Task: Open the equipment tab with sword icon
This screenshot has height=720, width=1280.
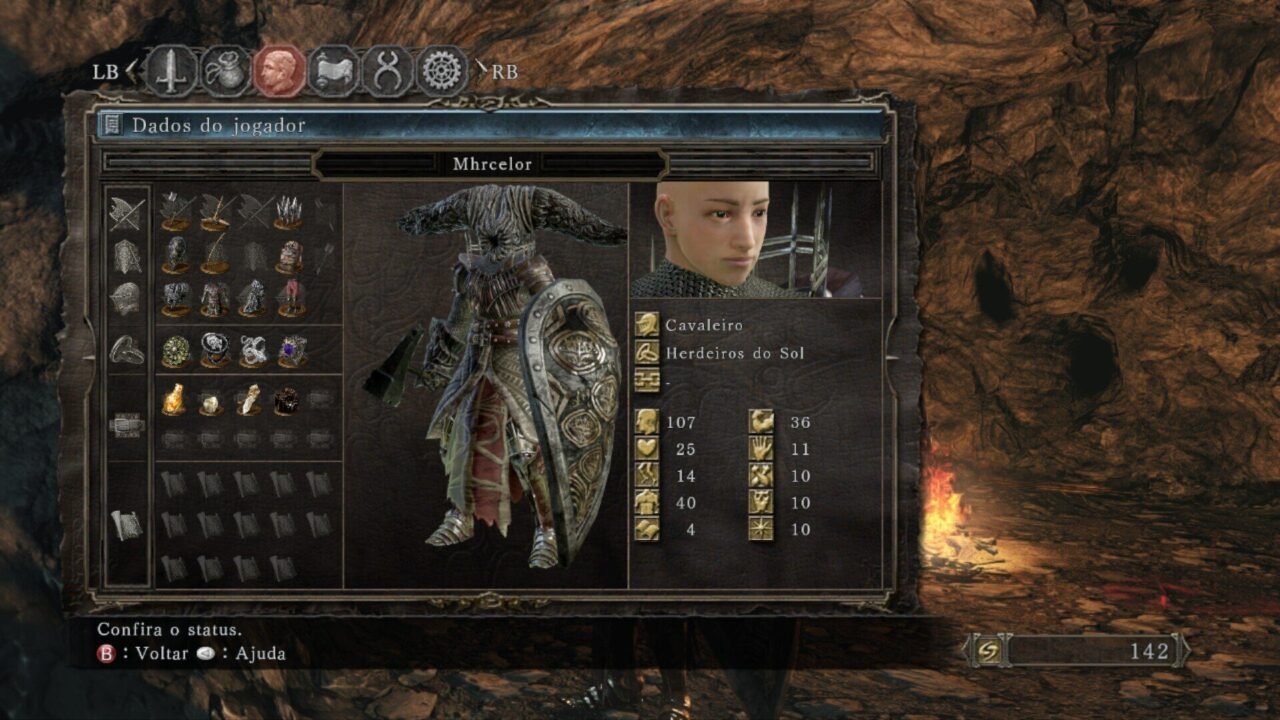Action: click(172, 71)
